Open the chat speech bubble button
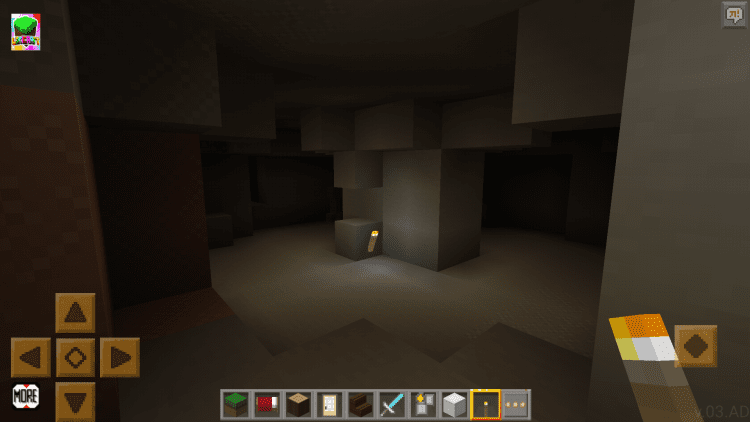The width and height of the screenshot is (750, 422). point(733,14)
